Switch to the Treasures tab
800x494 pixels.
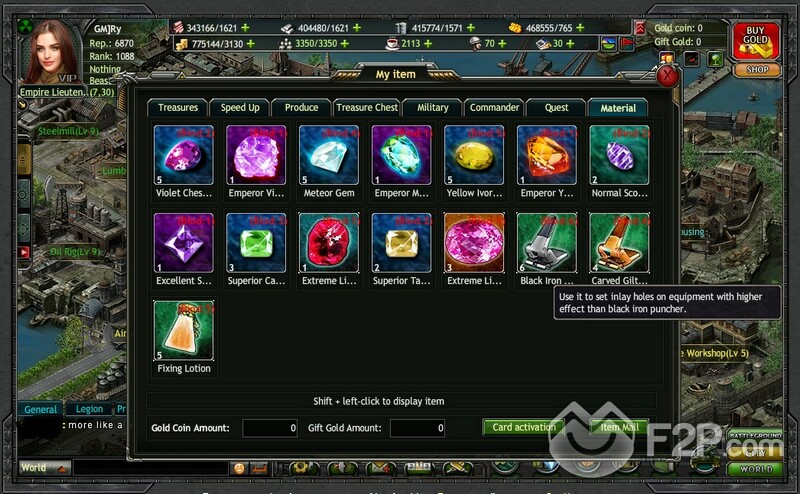178,108
